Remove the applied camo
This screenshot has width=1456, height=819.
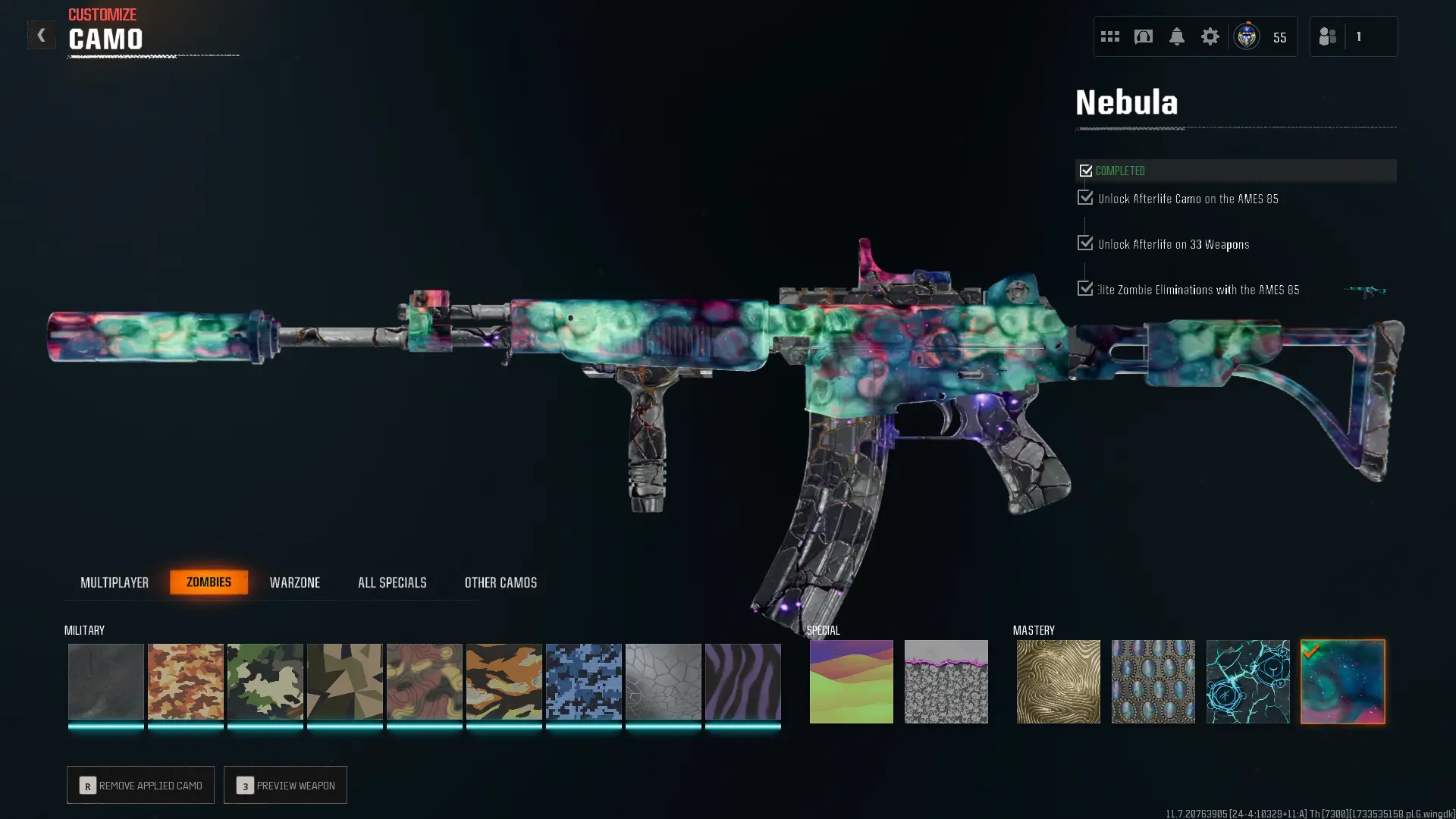pyautogui.click(x=140, y=785)
